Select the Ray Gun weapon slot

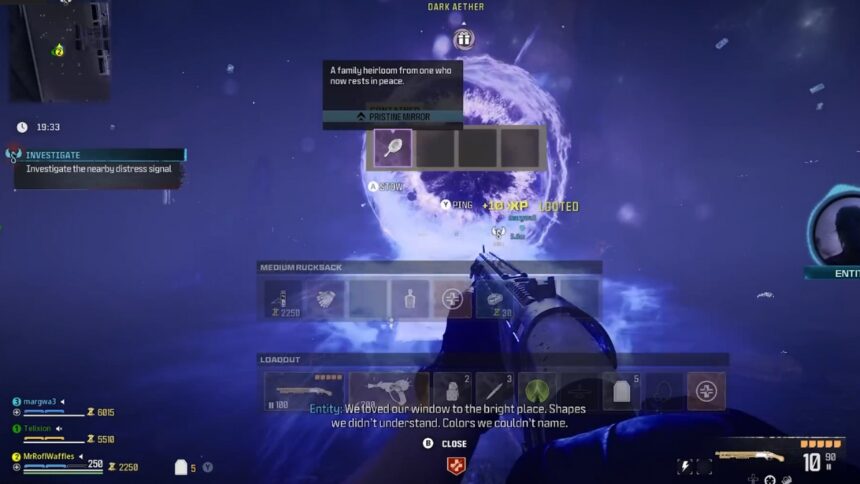(388, 391)
